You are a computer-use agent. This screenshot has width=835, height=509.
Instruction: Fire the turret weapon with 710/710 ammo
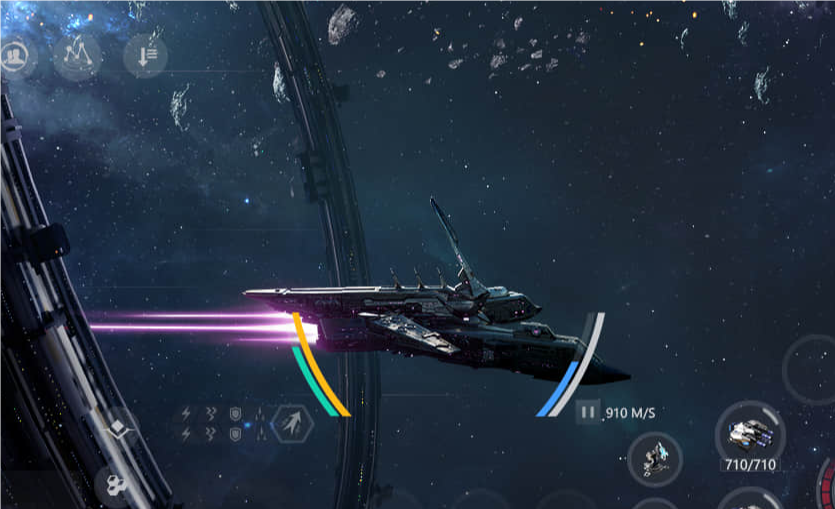(x=750, y=434)
